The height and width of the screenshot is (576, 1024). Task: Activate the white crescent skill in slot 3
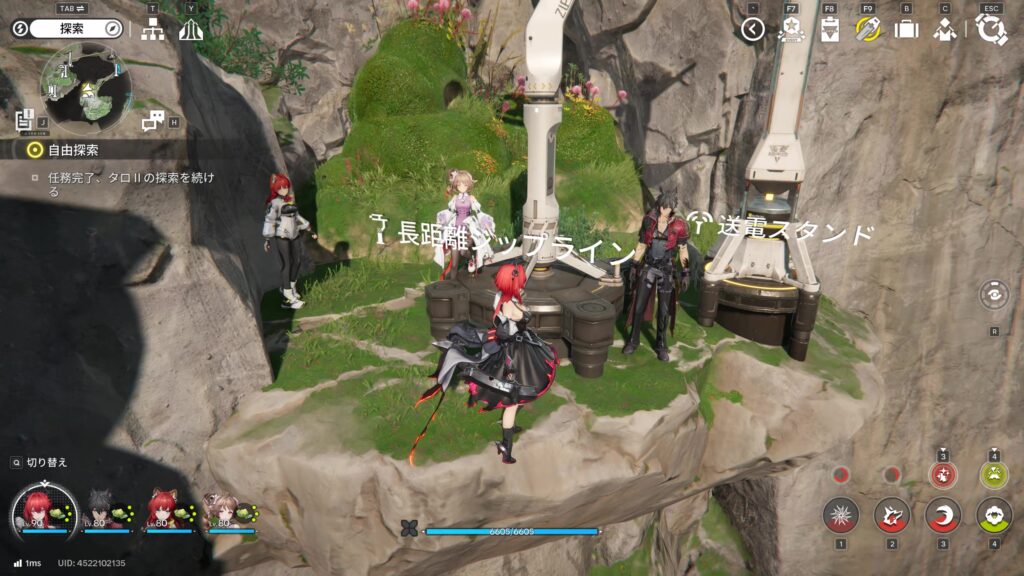tap(942, 516)
